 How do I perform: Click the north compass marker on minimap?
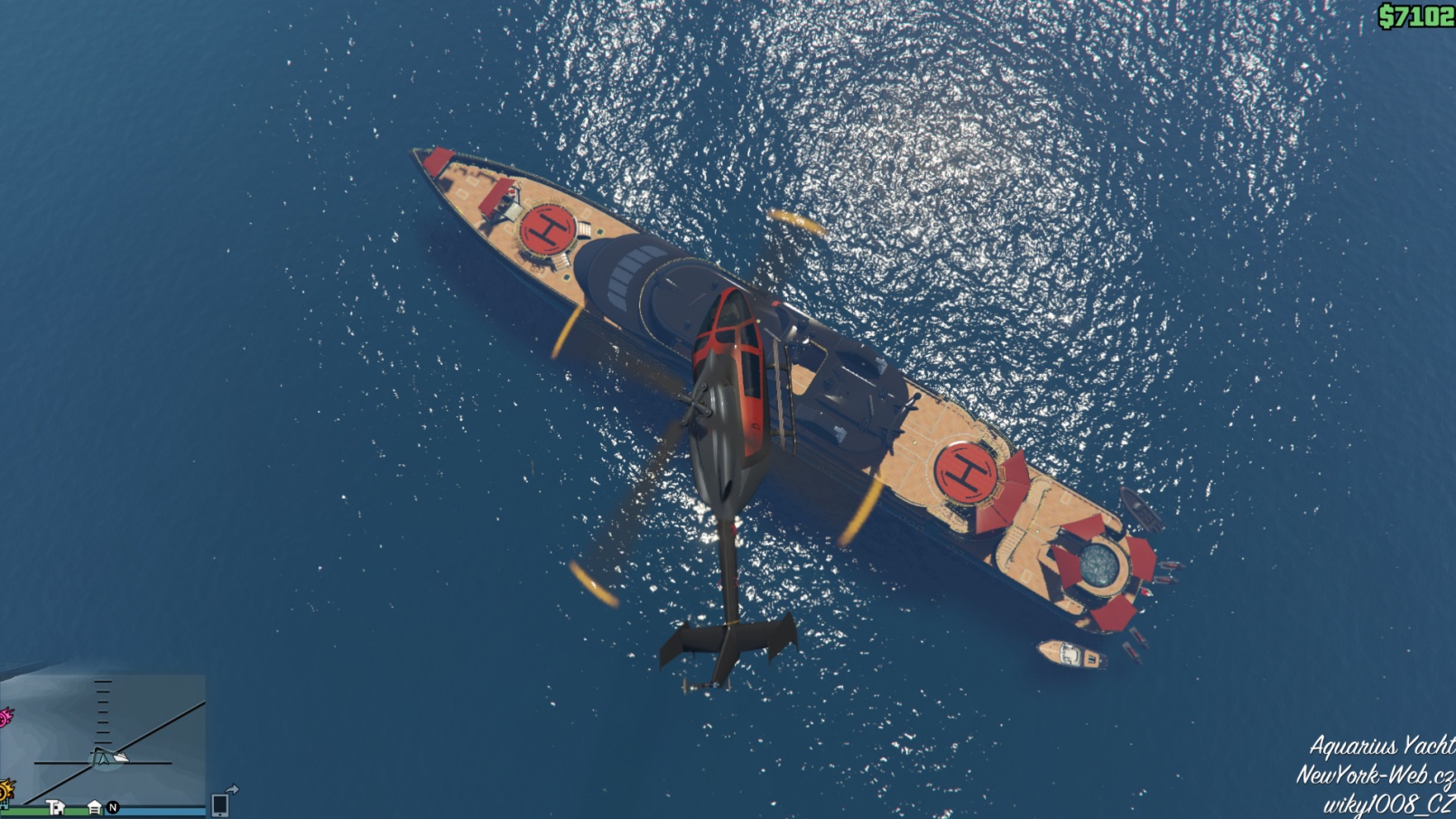[113, 807]
